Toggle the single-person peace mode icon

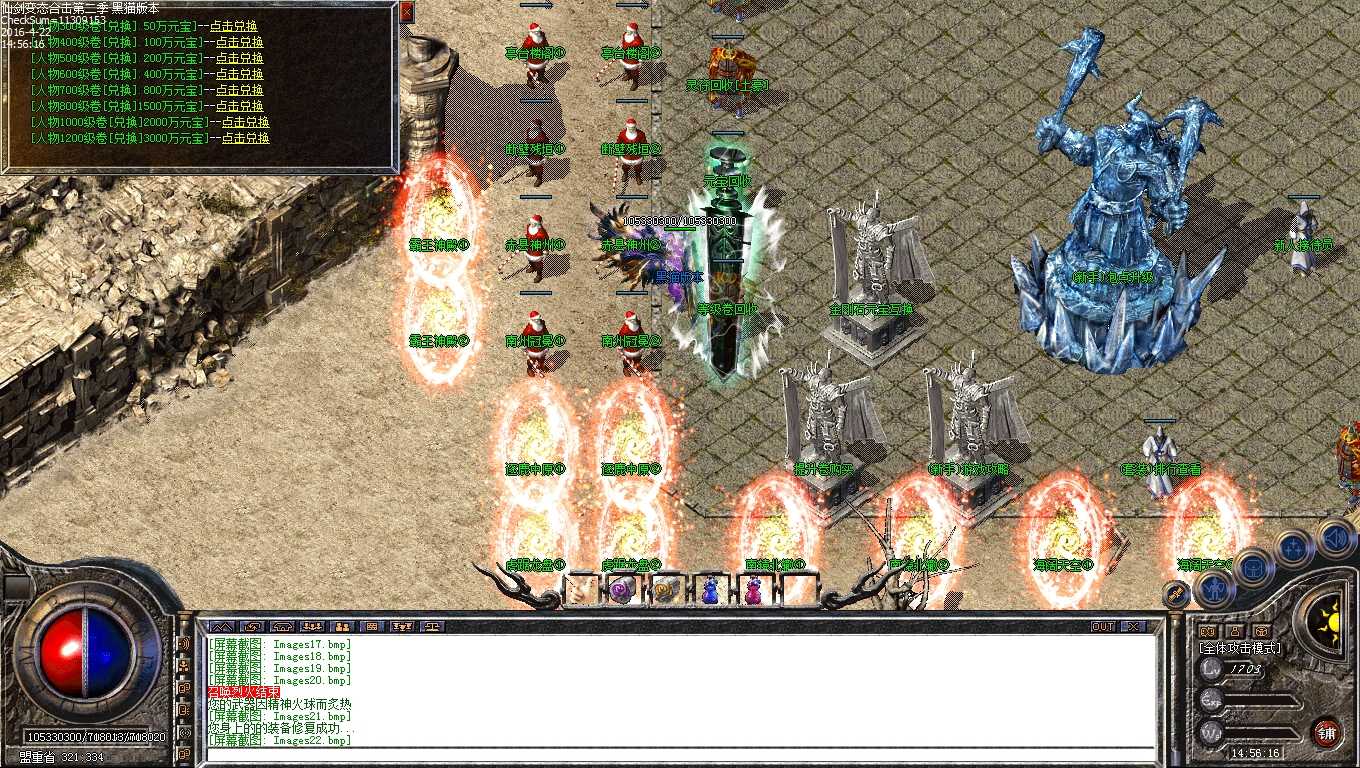click(x=1235, y=632)
